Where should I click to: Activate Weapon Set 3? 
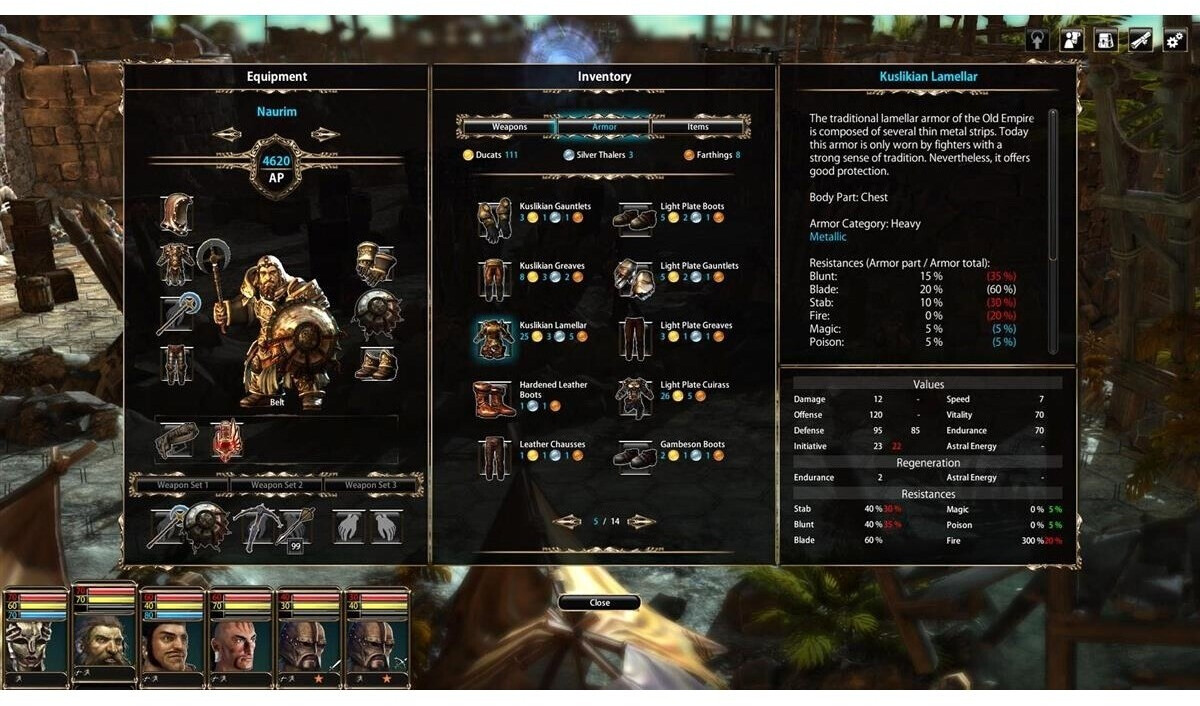(x=370, y=485)
